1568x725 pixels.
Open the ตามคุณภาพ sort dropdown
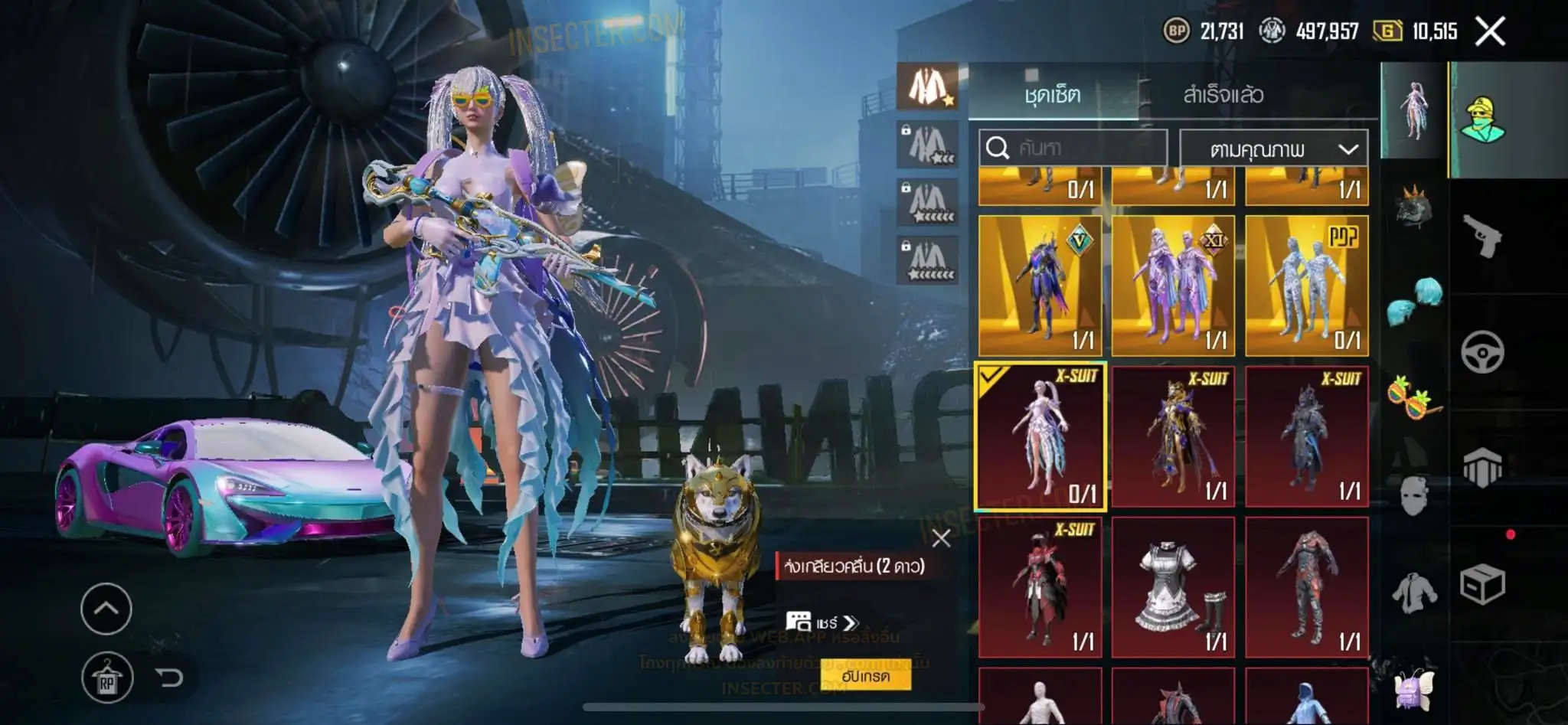tap(1273, 149)
